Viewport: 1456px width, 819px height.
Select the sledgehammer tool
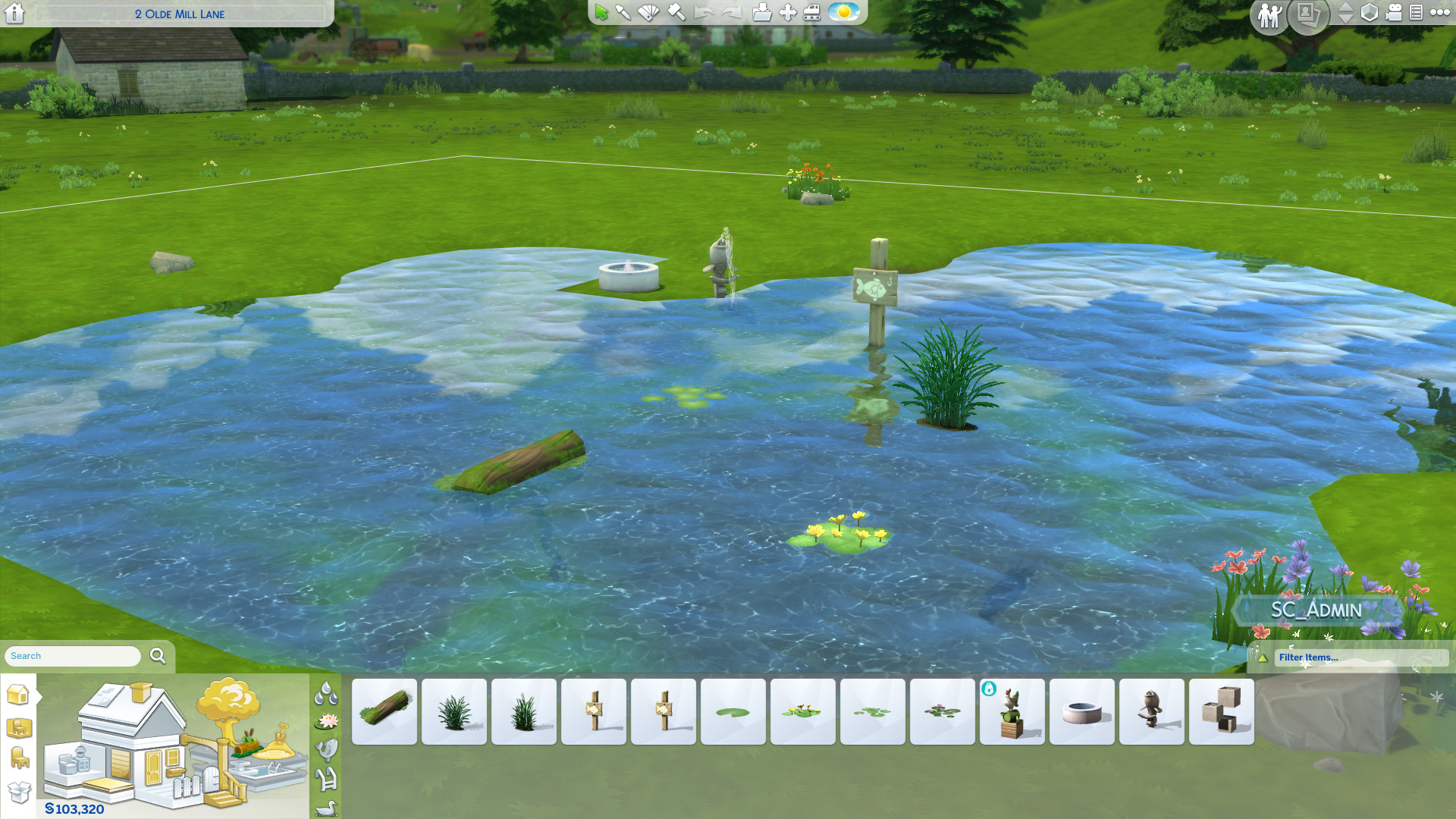tap(676, 12)
